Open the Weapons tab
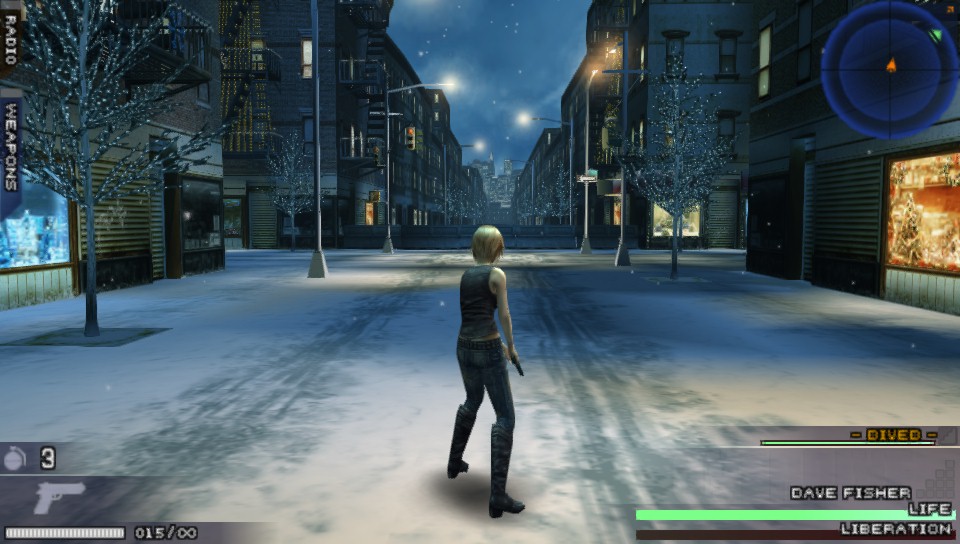The image size is (960, 544). tap(12, 145)
